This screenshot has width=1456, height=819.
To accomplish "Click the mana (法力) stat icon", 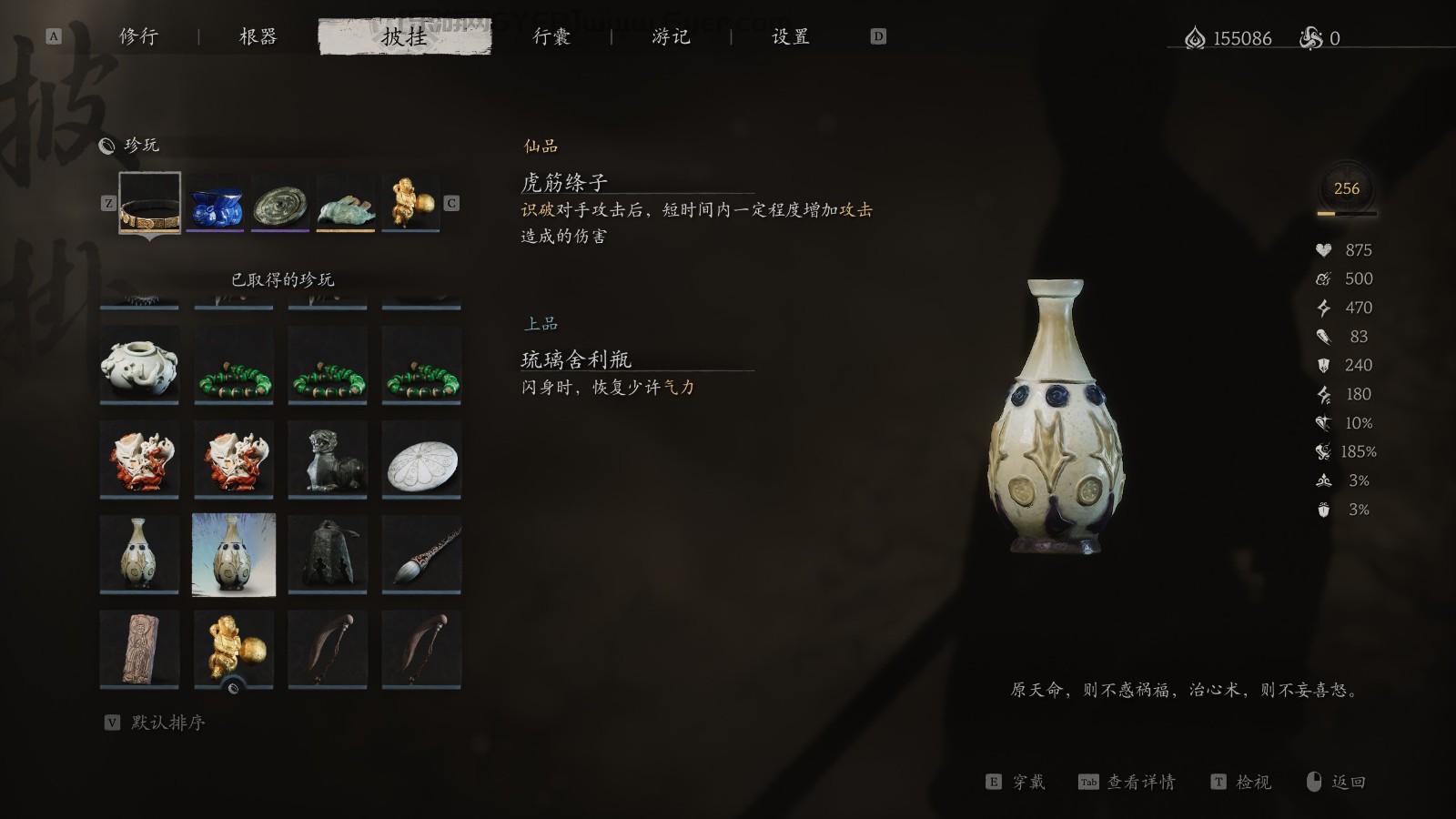I will click(x=1324, y=278).
